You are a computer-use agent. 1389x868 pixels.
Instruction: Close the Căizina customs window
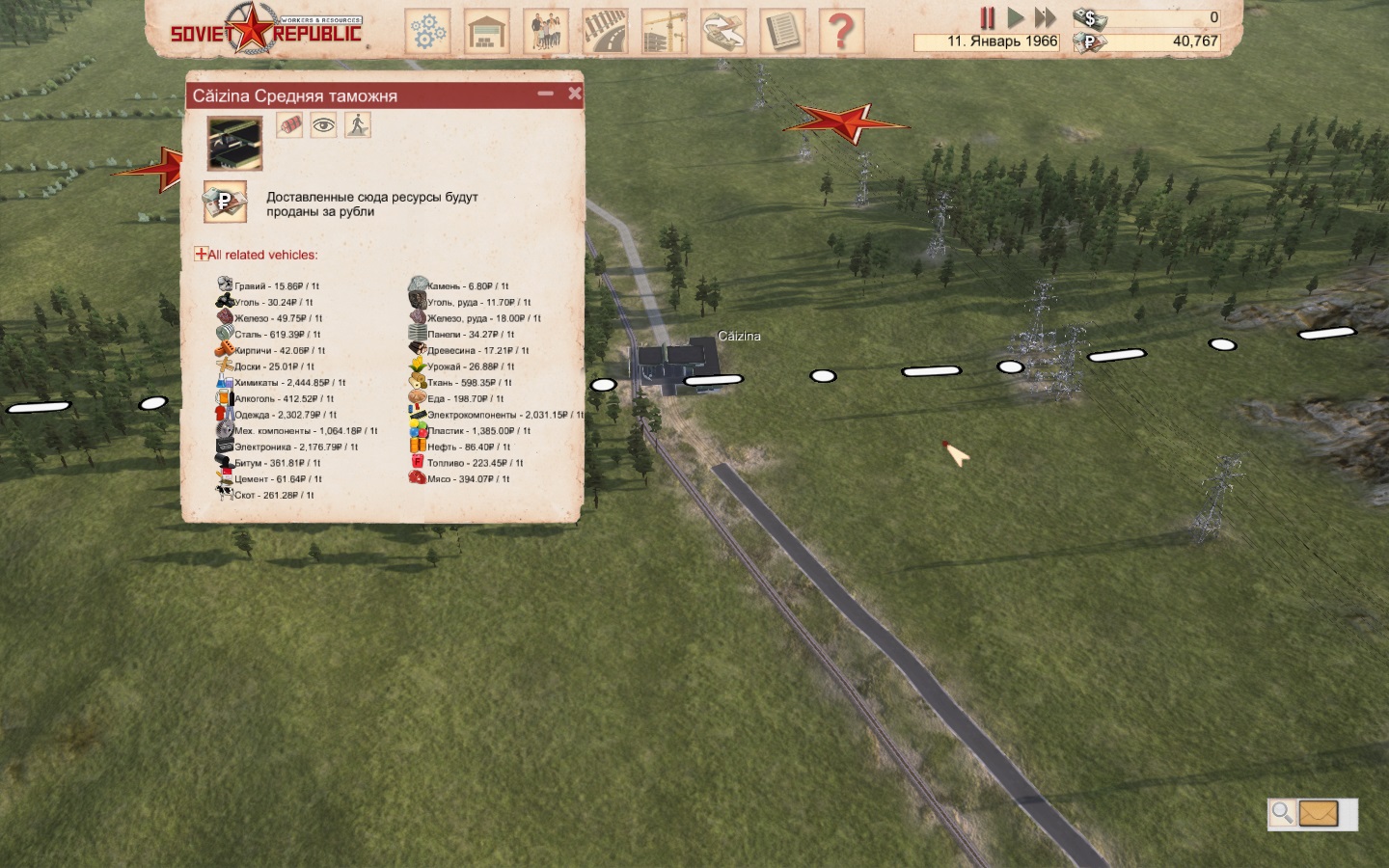click(x=575, y=94)
